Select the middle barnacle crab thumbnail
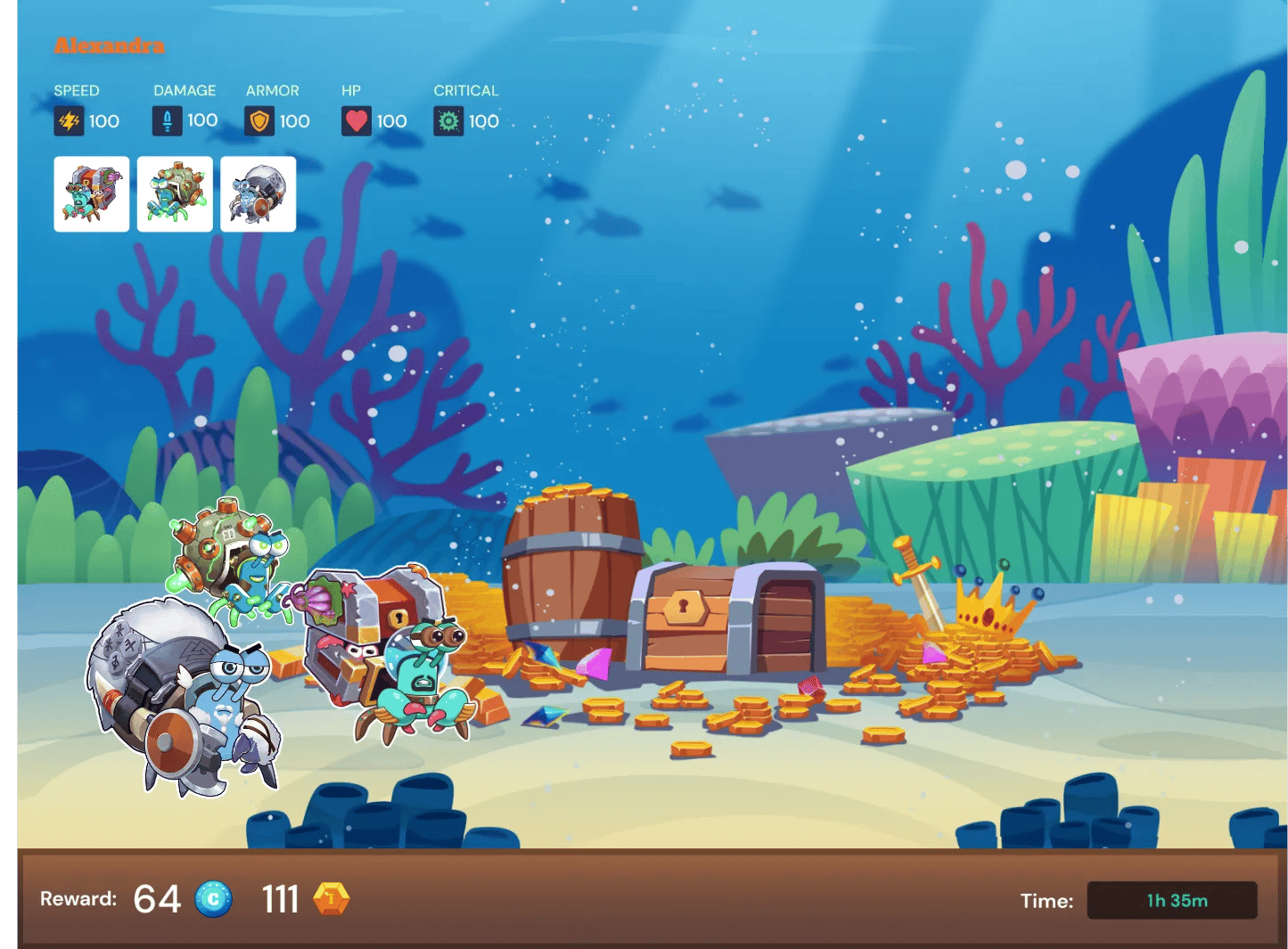1288x949 pixels. tap(175, 194)
